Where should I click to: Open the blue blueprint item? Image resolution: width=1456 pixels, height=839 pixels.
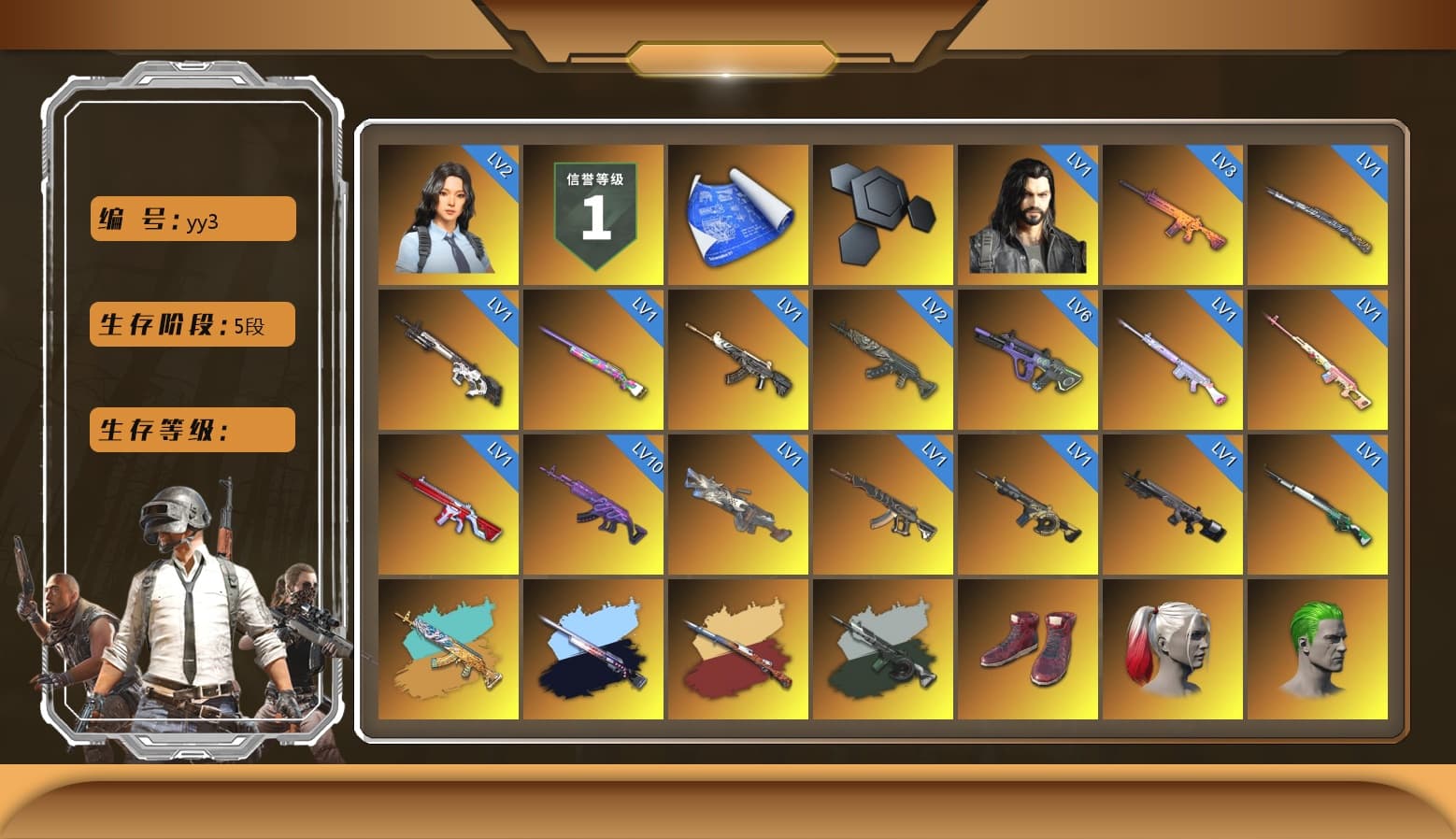tap(738, 215)
